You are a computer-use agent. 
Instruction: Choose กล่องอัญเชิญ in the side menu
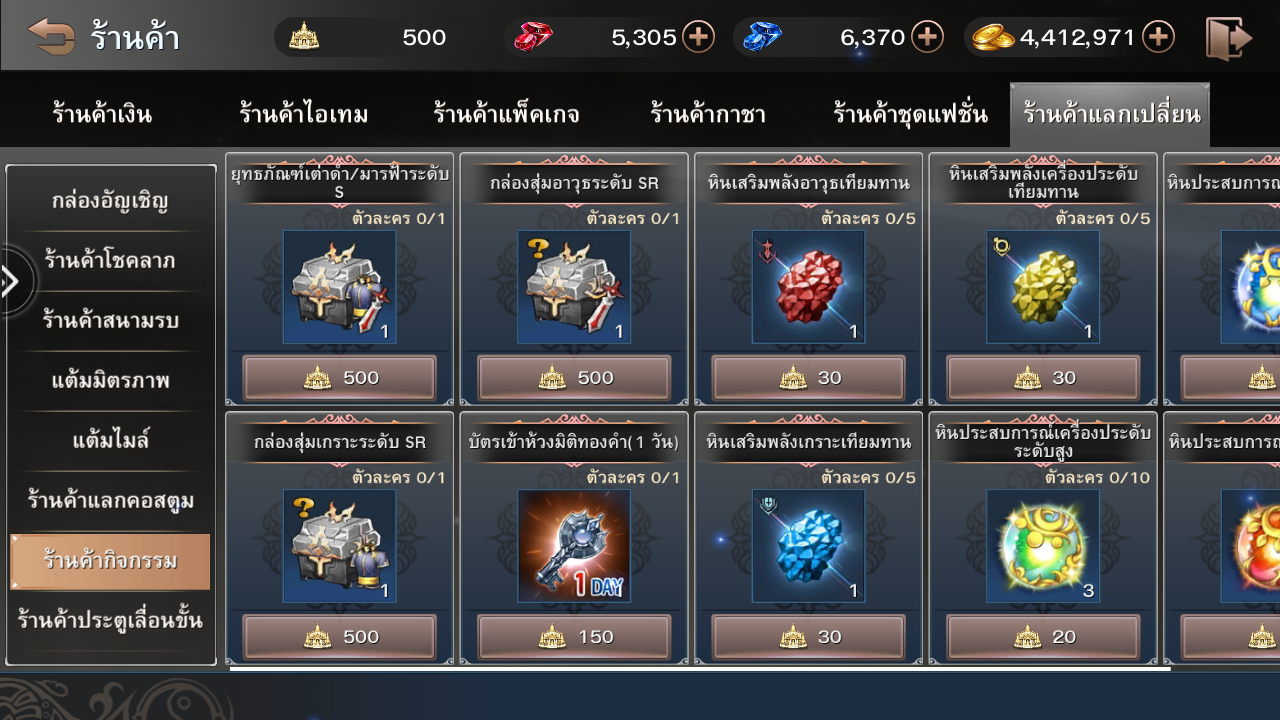click(x=110, y=201)
